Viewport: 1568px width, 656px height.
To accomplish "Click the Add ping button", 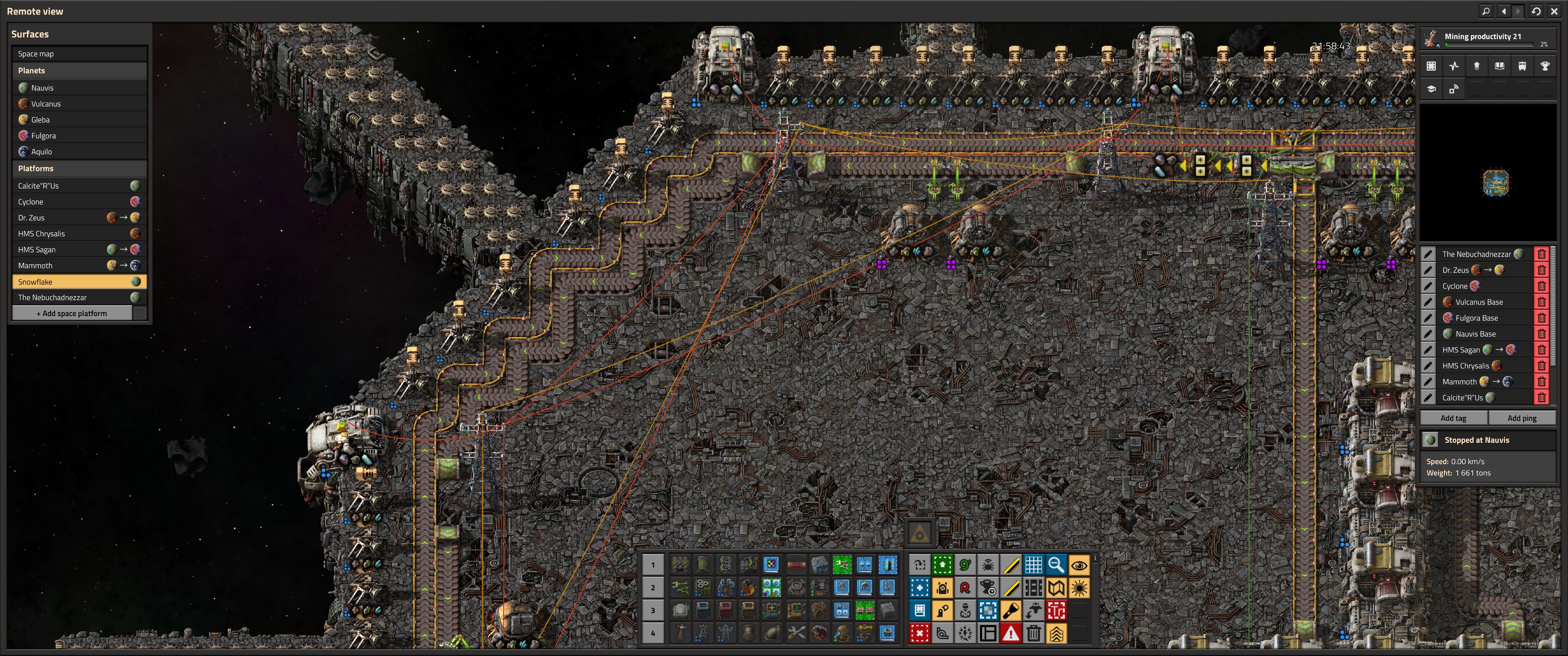I will click(1521, 418).
